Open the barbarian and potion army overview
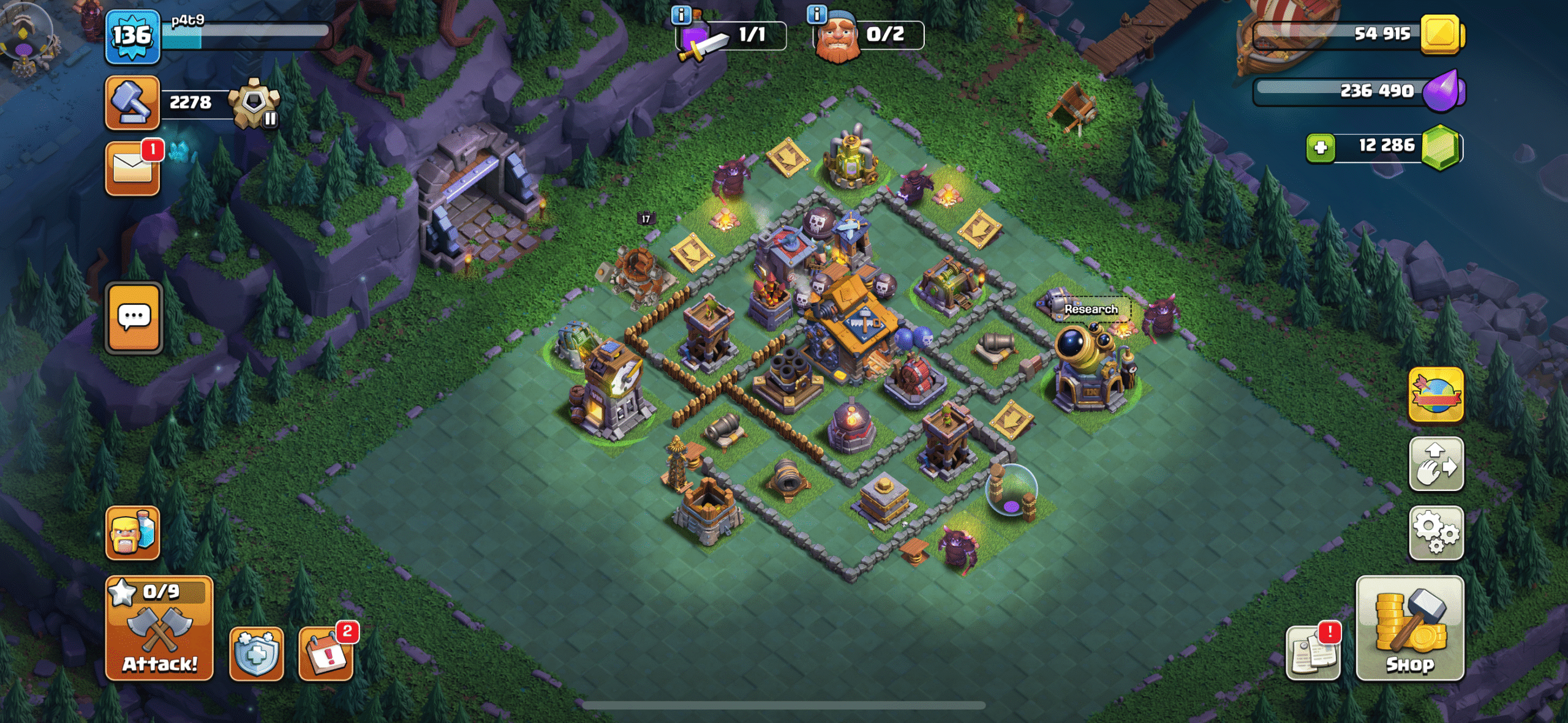The height and width of the screenshot is (723, 1568). 132,533
